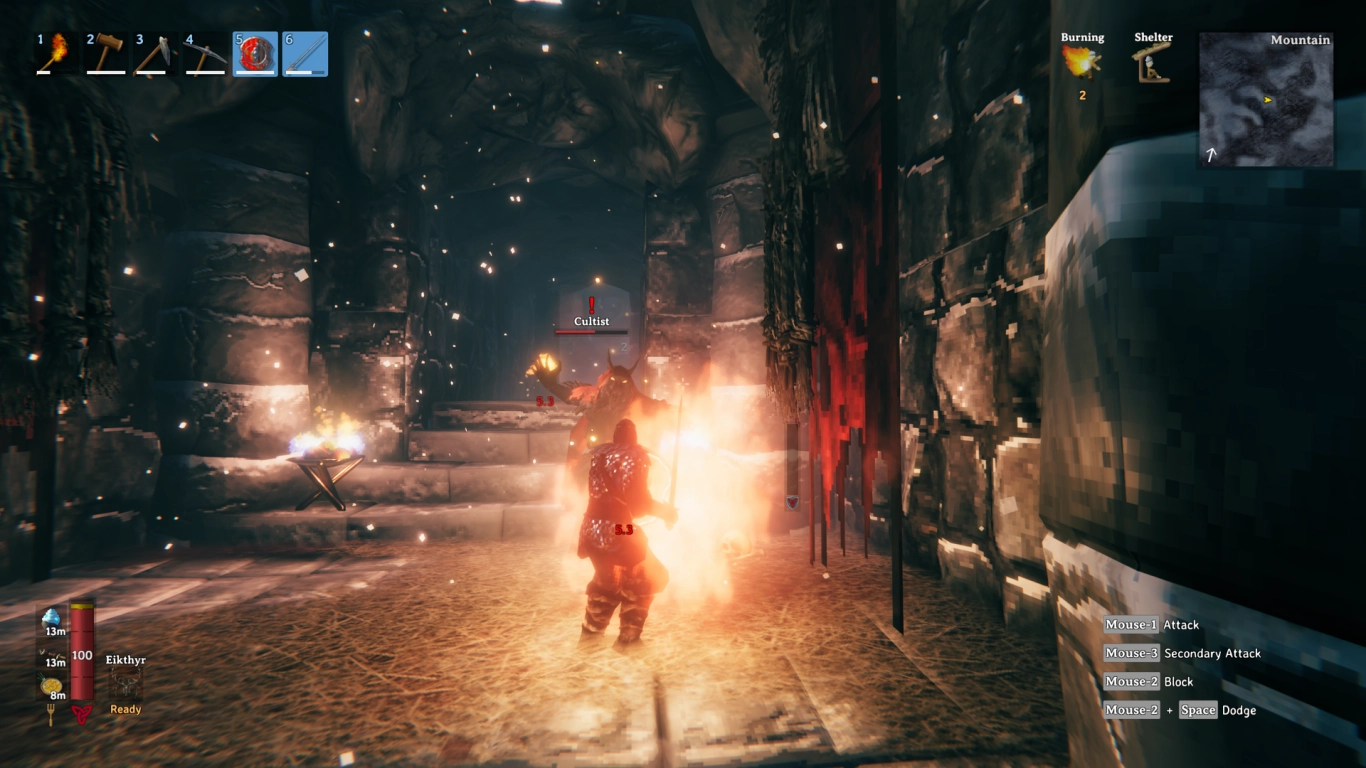Image resolution: width=1366 pixels, height=768 pixels.
Task: Click the Shelter status effect icon
Action: (x=1151, y=63)
